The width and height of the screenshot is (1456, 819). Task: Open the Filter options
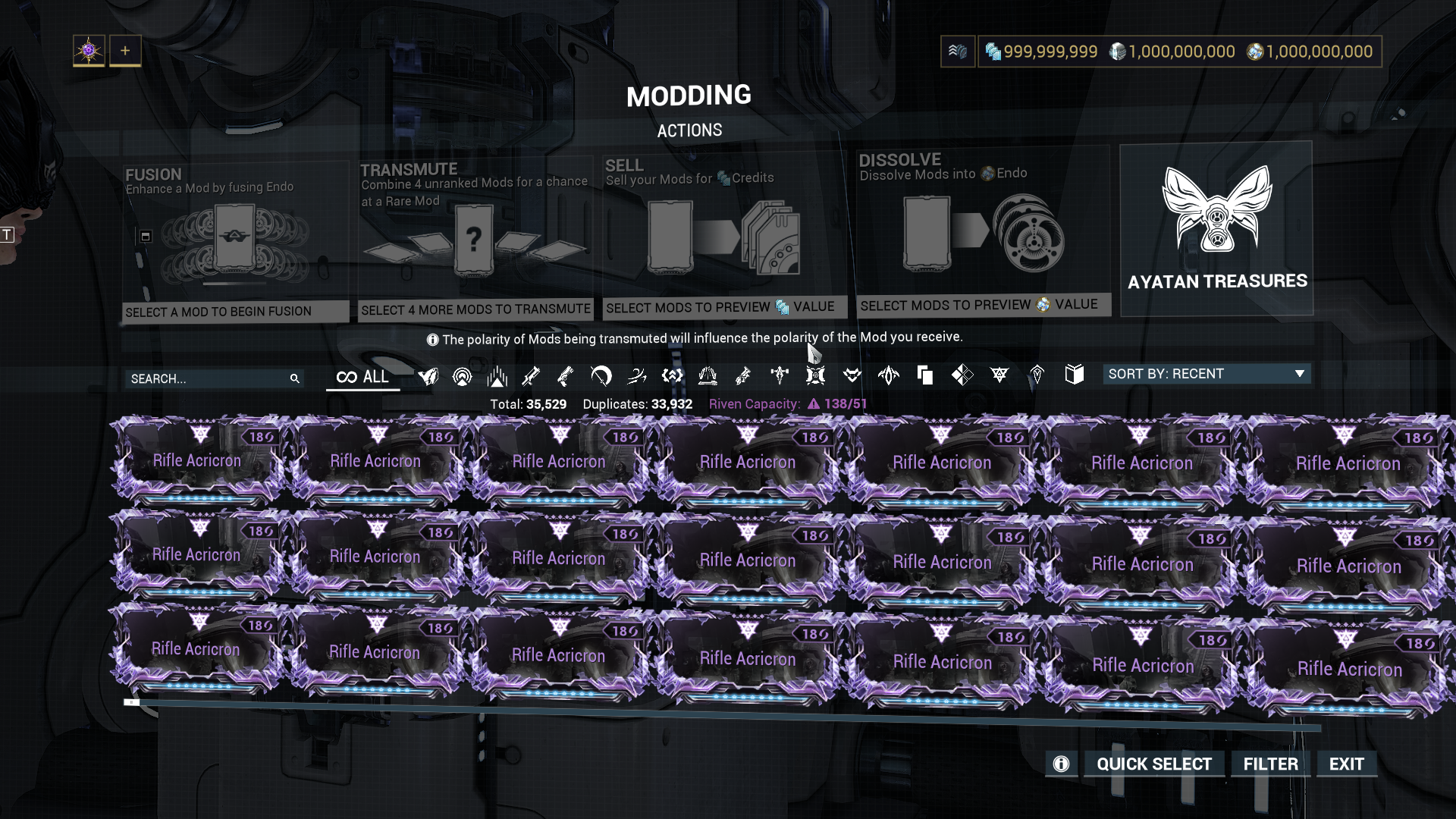[x=1270, y=764]
